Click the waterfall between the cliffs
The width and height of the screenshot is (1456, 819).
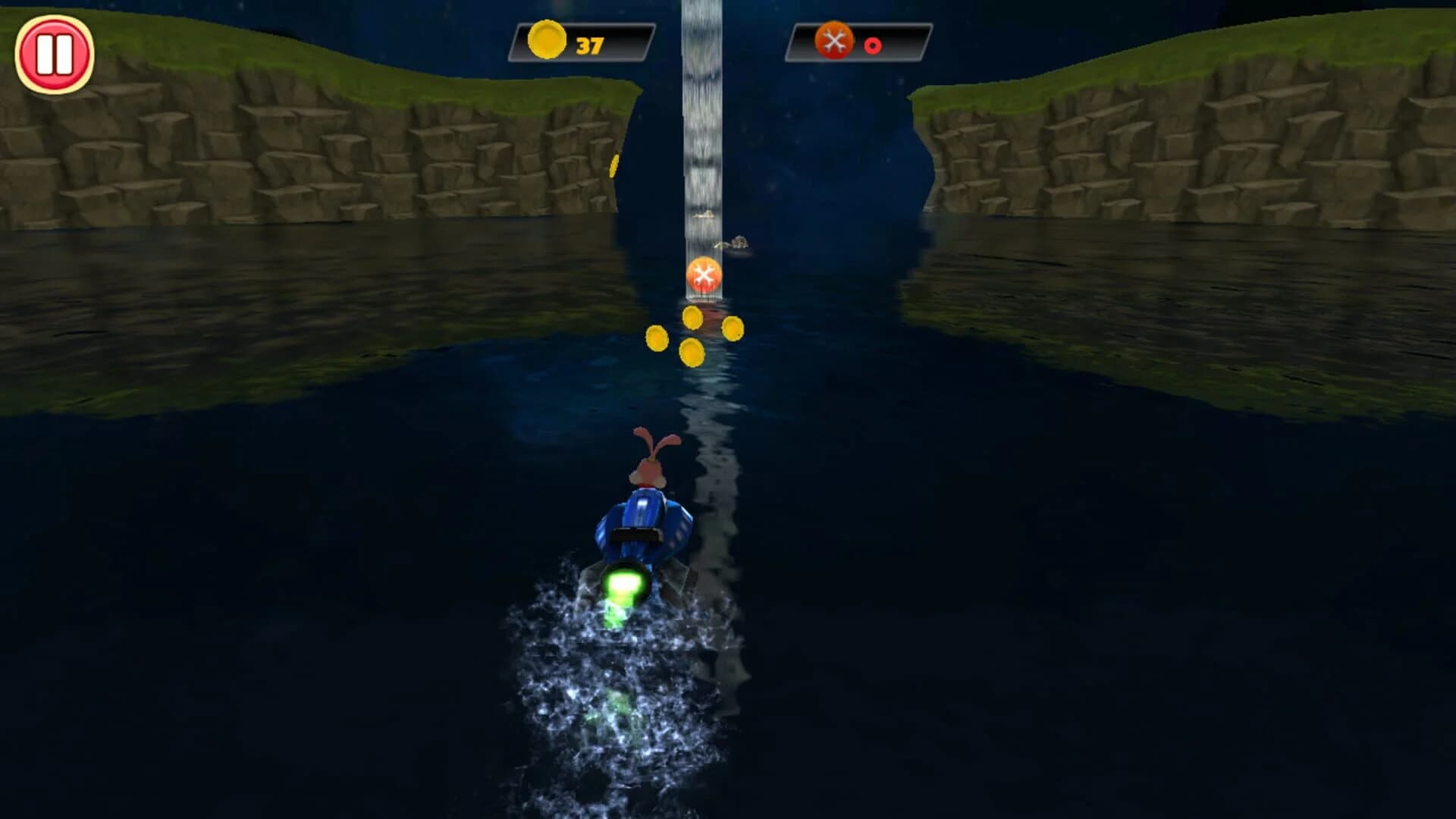701,114
